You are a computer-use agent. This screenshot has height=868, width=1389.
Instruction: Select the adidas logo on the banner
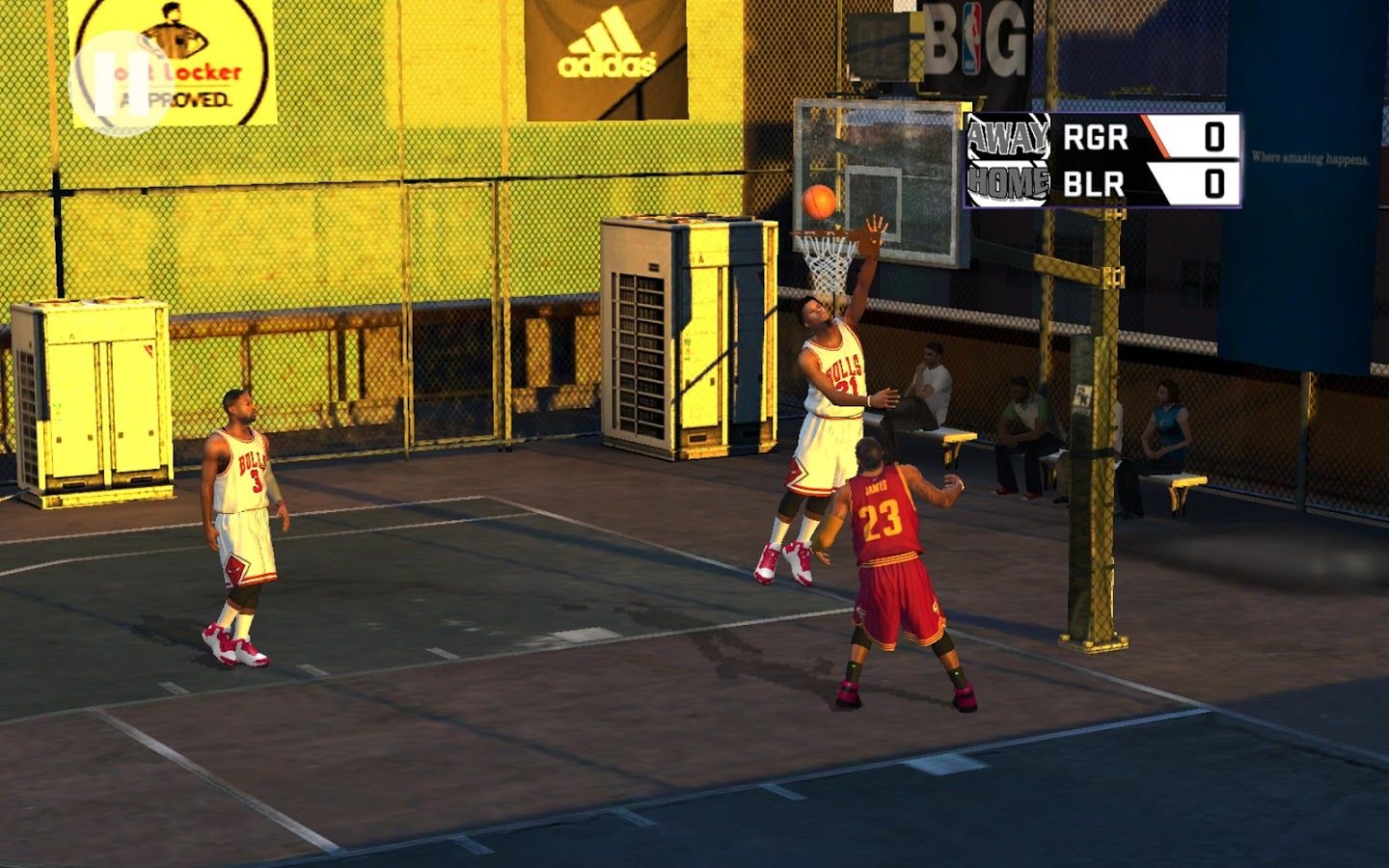tap(606, 43)
